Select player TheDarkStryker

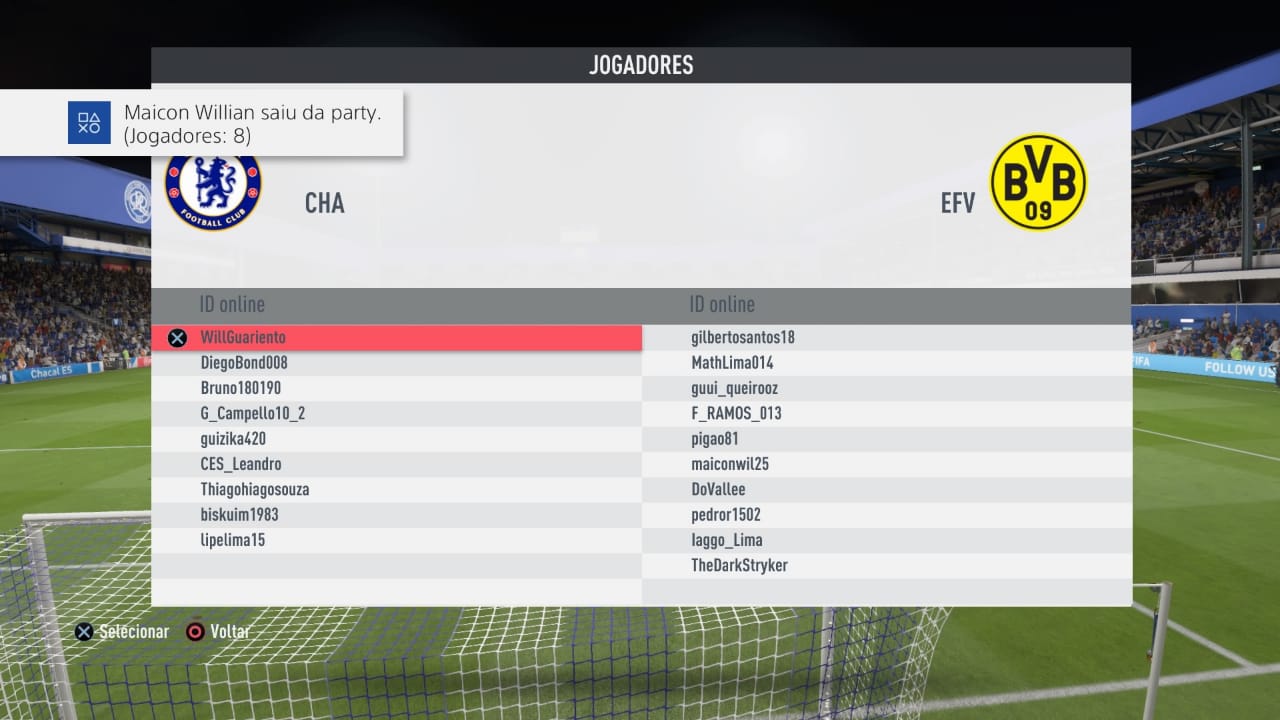tap(739, 566)
